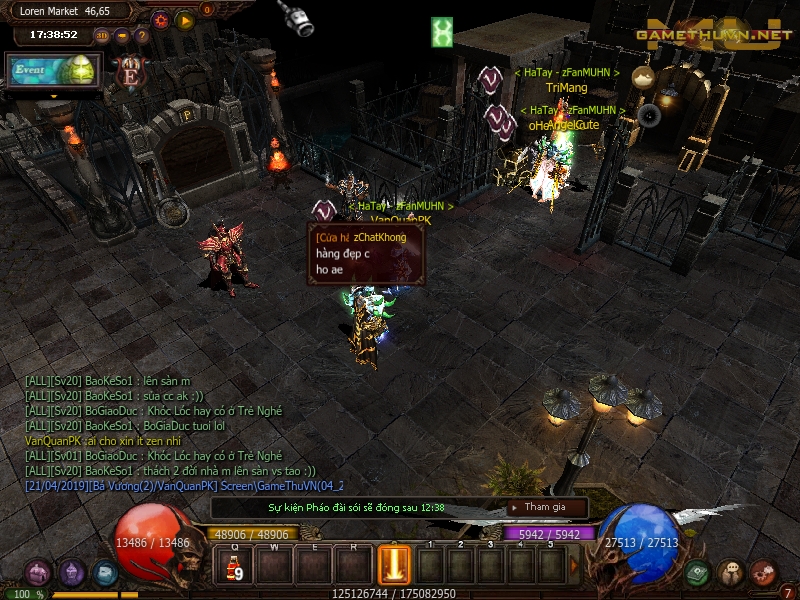Open the Event egg banner
The height and width of the screenshot is (600, 800).
54,71
